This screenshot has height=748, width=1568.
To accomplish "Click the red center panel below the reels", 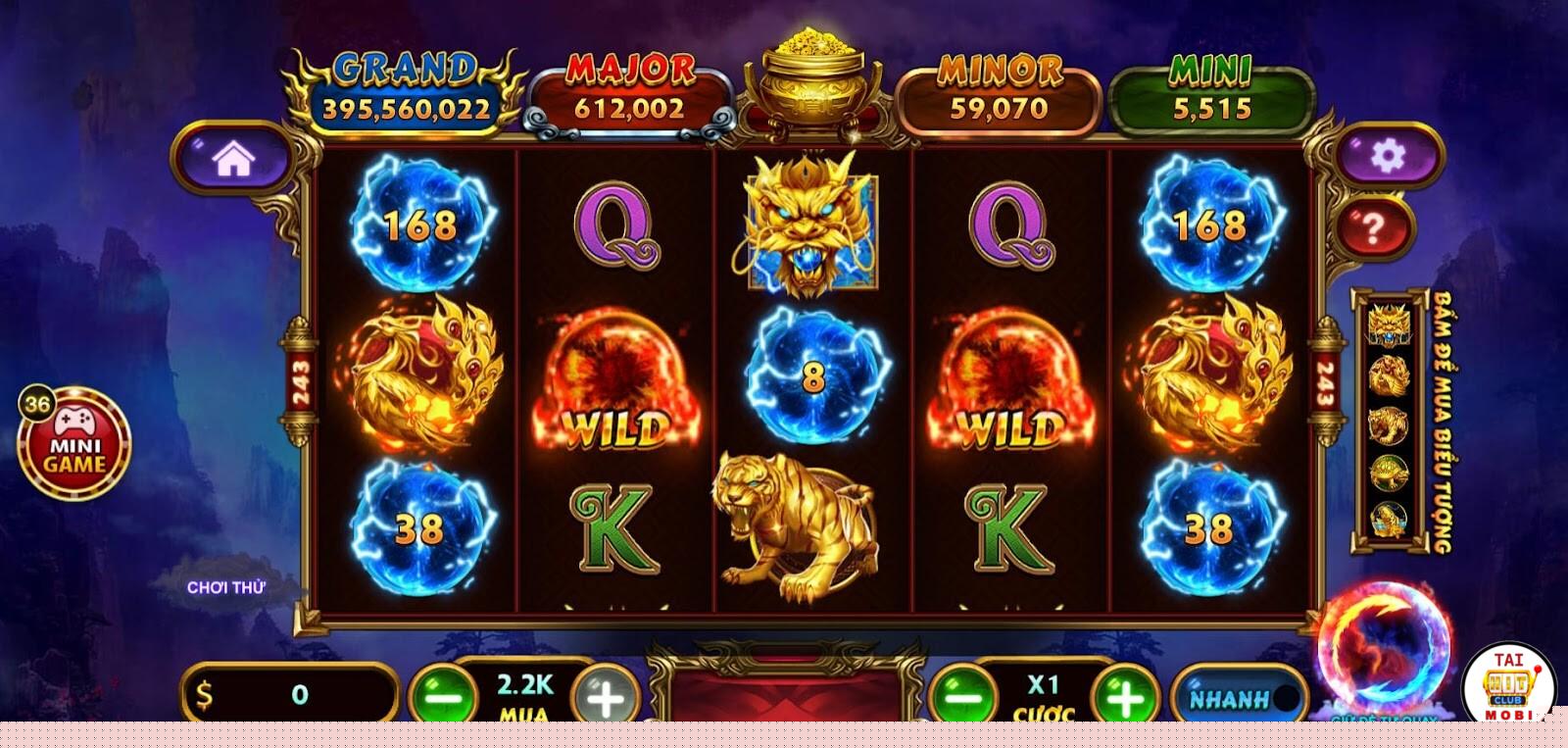I will pos(786,694).
